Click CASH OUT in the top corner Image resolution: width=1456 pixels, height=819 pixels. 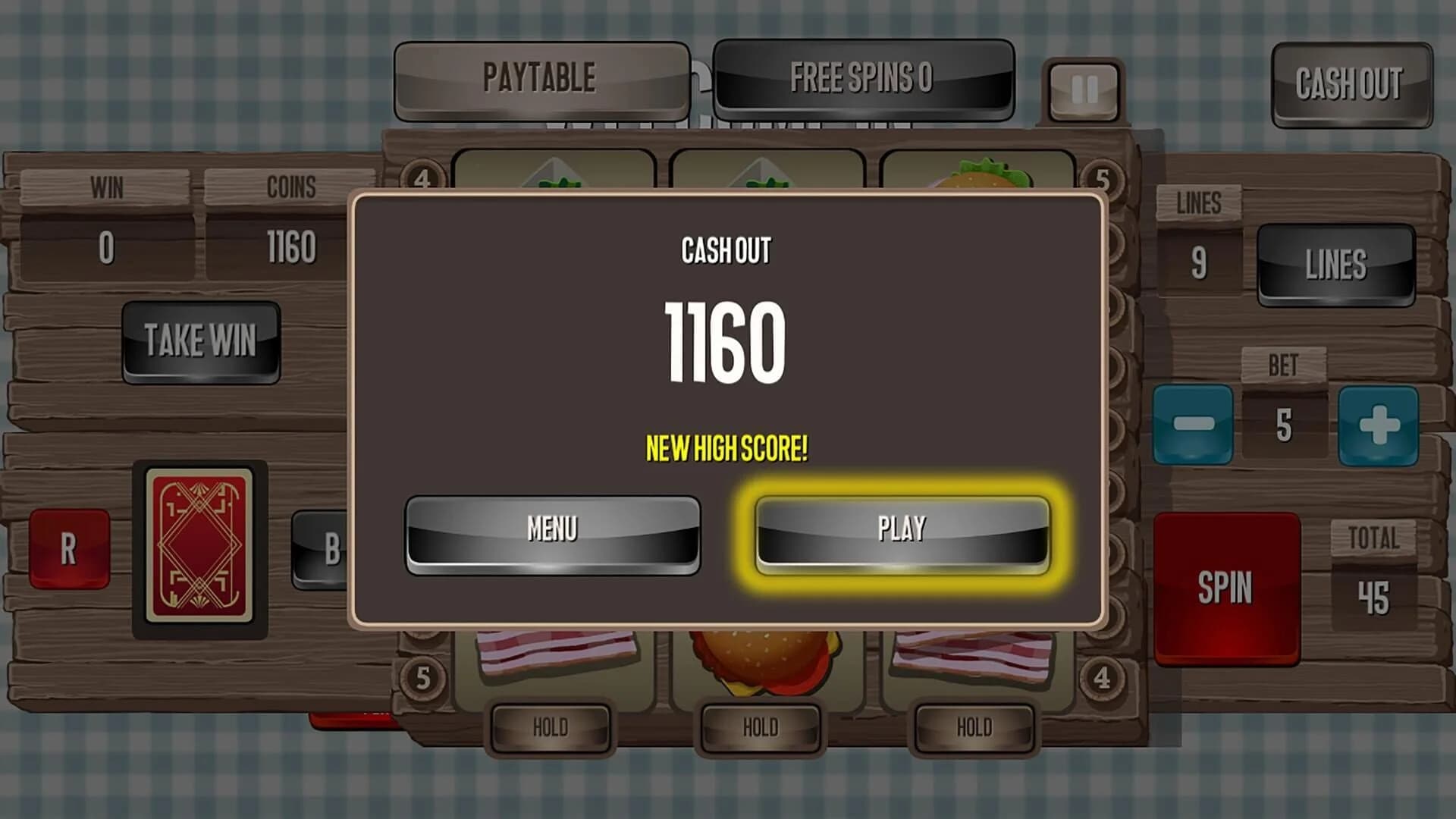coord(1351,85)
